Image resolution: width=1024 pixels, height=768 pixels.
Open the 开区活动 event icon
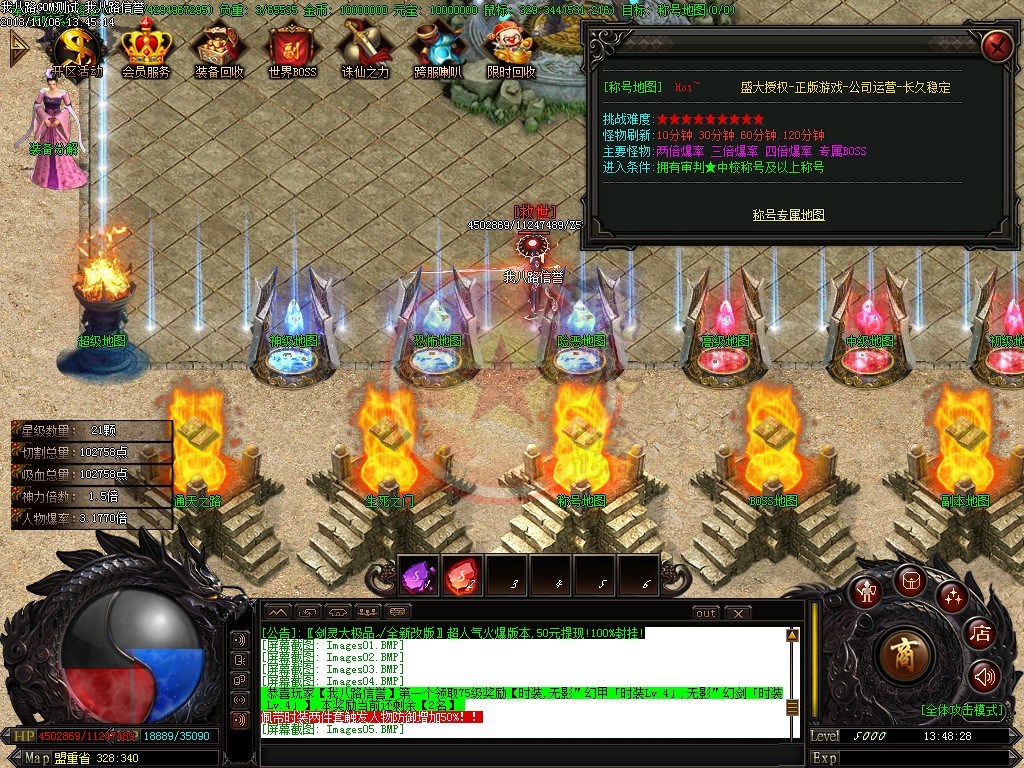tap(76, 47)
